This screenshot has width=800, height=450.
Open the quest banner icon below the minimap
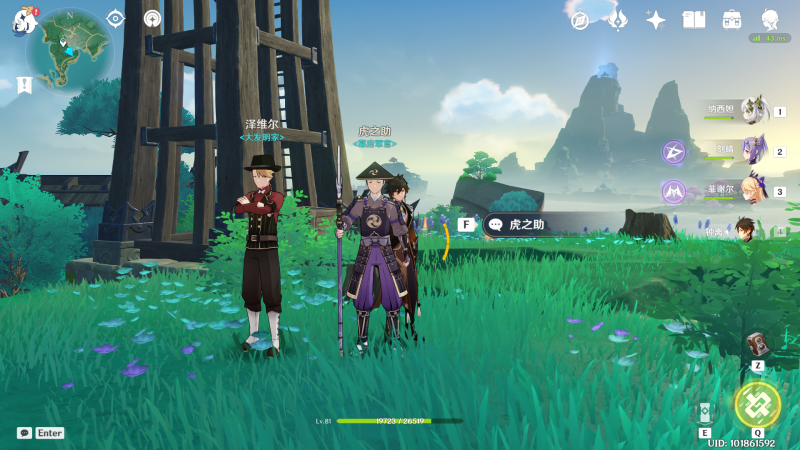pyautogui.click(x=24, y=86)
